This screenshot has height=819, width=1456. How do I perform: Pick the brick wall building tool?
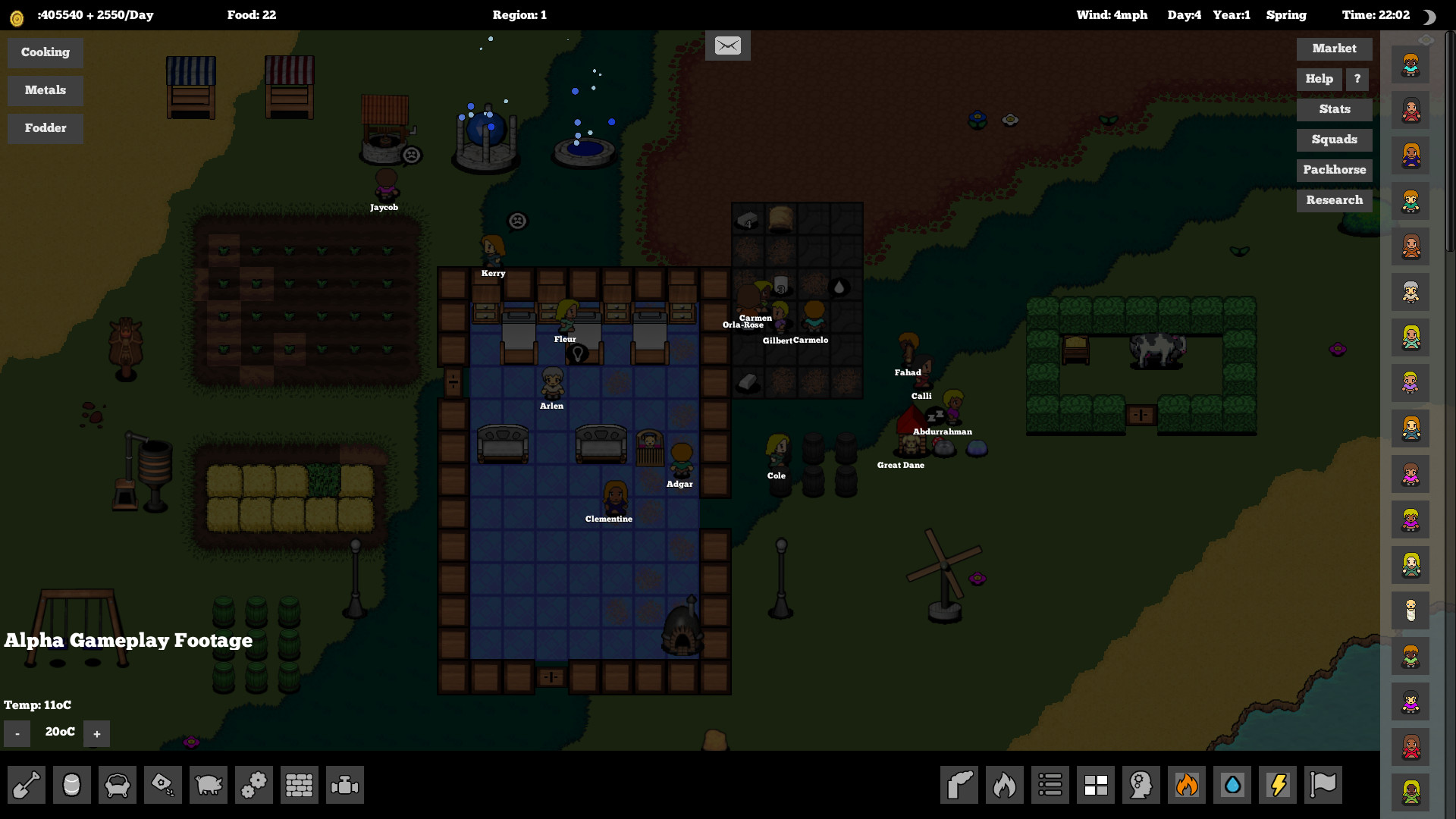point(300,785)
